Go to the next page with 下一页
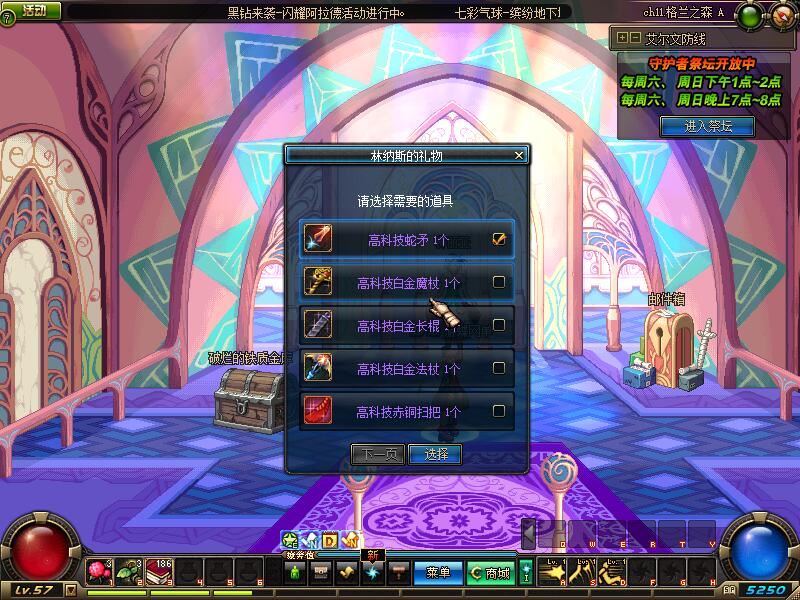Viewport: 800px width, 600px height. (x=378, y=454)
